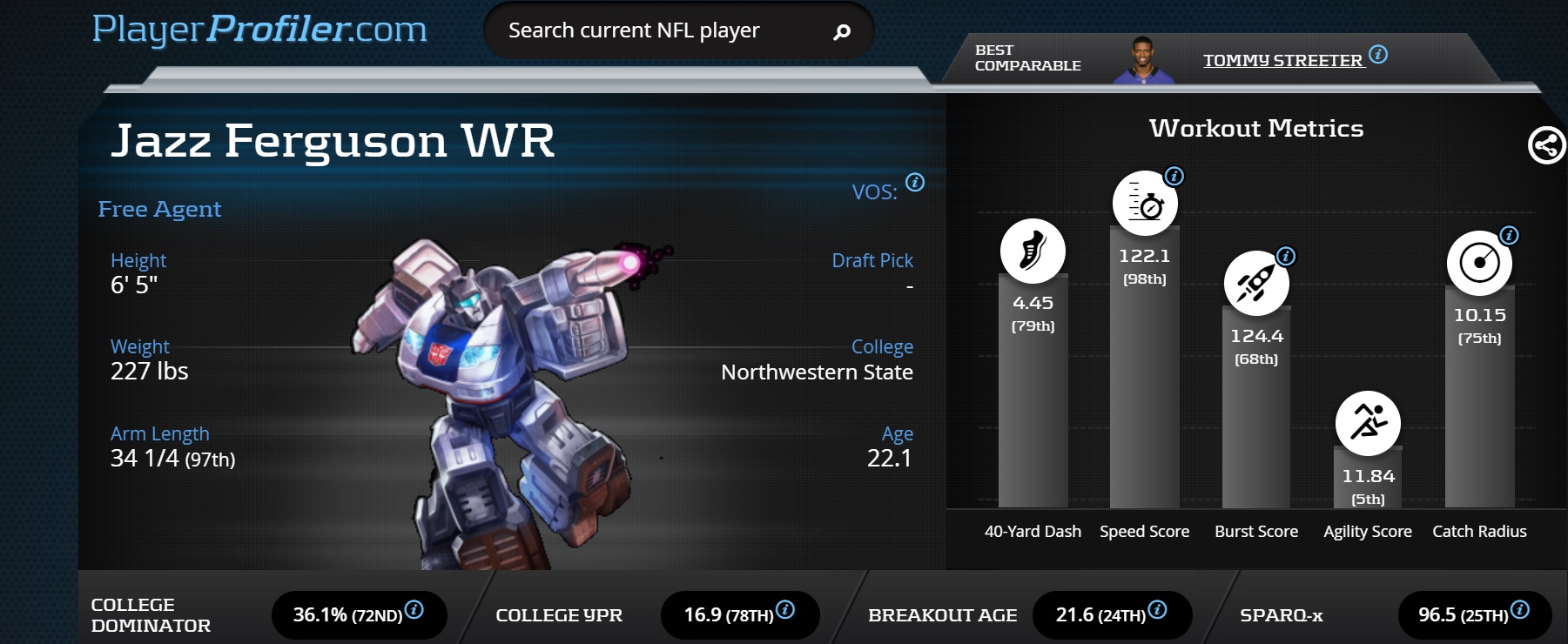Select the Agility Score runner icon
Screen dimensions: 1568x644
click(x=1368, y=423)
